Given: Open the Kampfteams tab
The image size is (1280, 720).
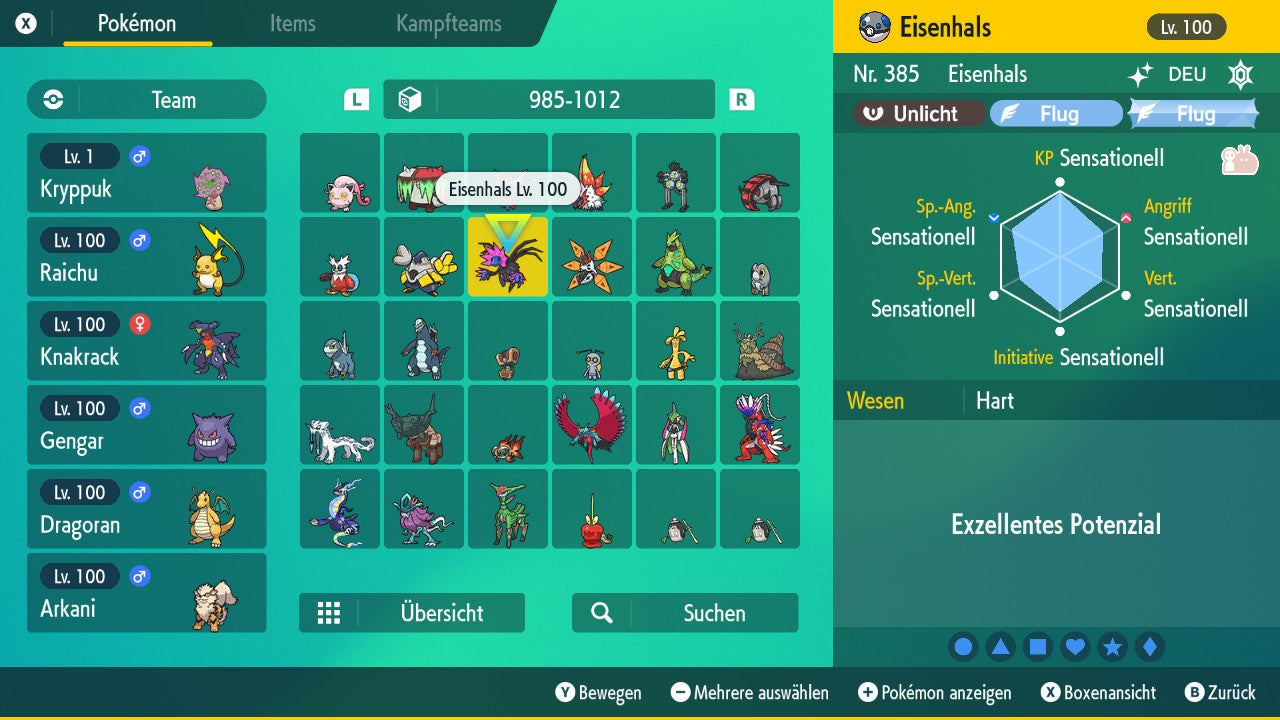Looking at the screenshot, I should (446, 24).
